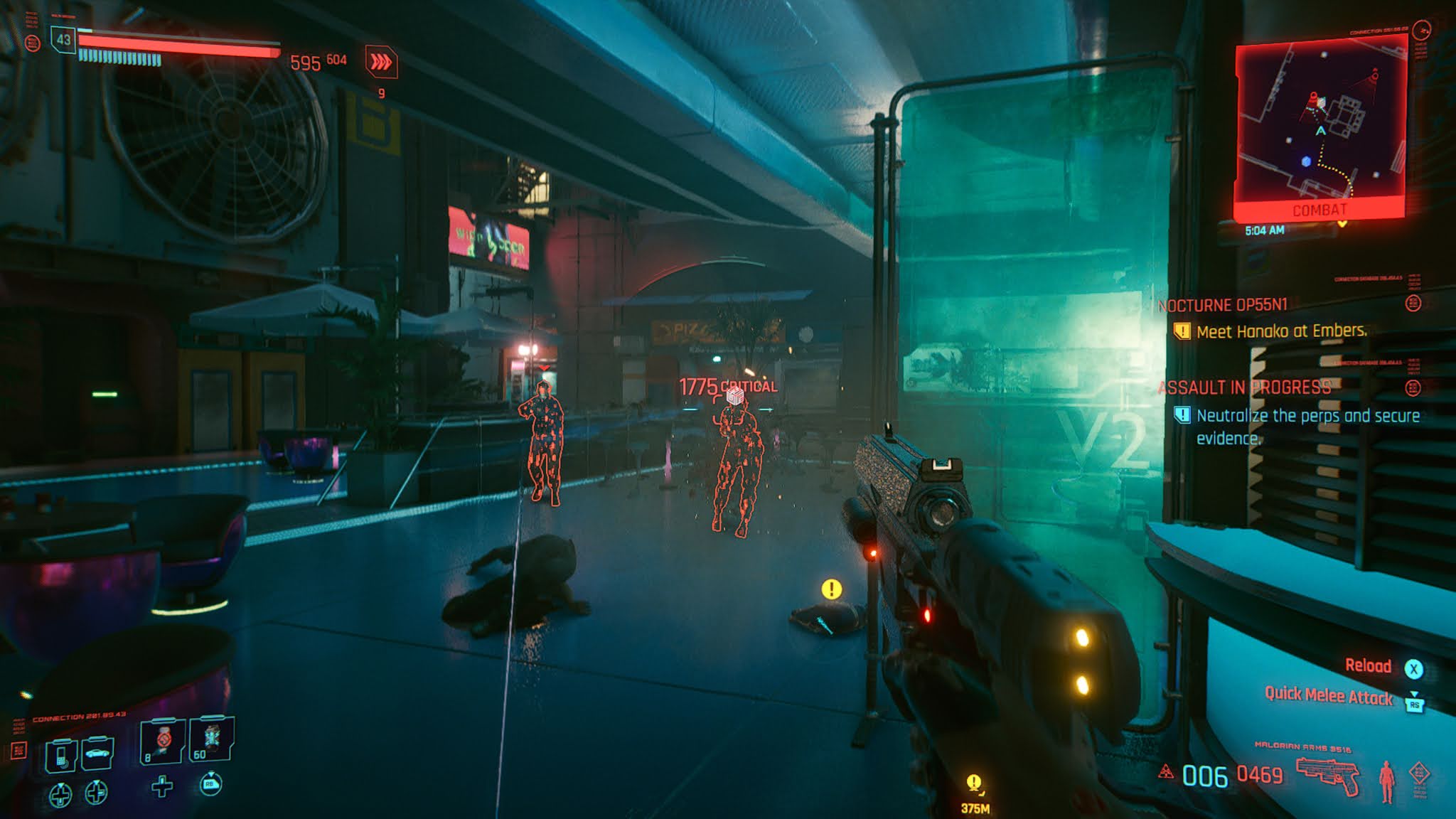Screen dimensions: 1456x819
Task: Click the level 43 badge
Action: pyautogui.click(x=64, y=40)
